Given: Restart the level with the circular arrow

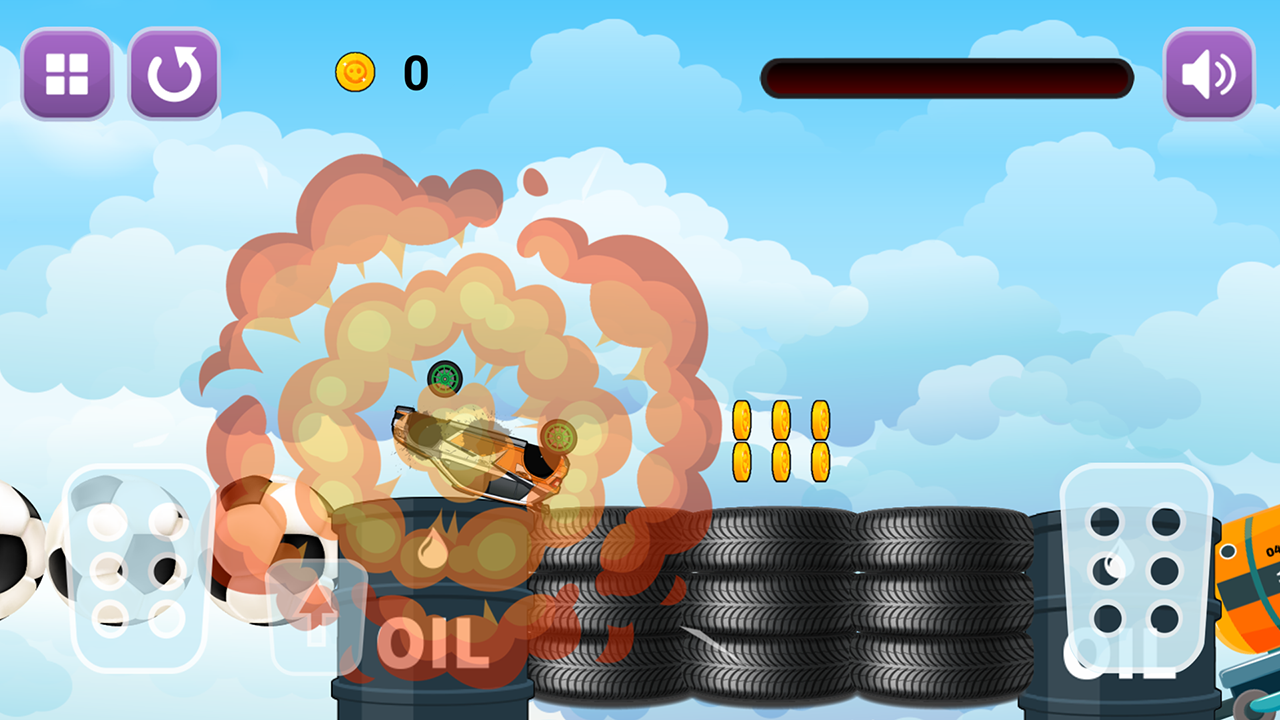Looking at the screenshot, I should click(x=174, y=74).
